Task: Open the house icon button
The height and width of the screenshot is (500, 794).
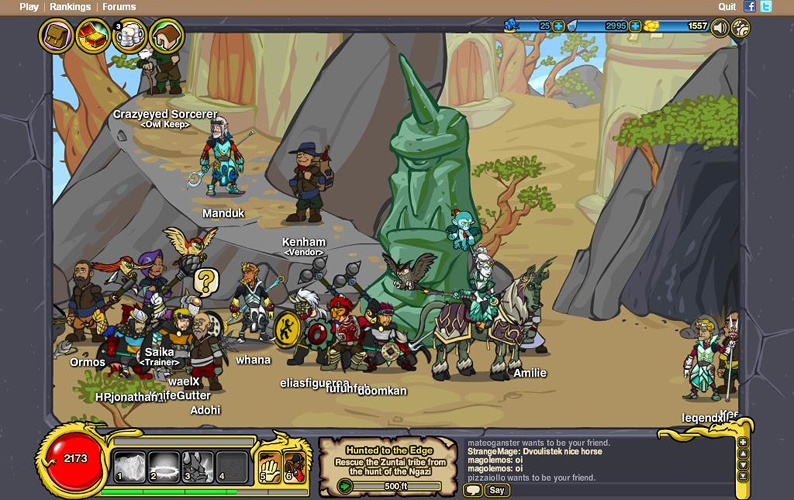Action: tap(166, 36)
